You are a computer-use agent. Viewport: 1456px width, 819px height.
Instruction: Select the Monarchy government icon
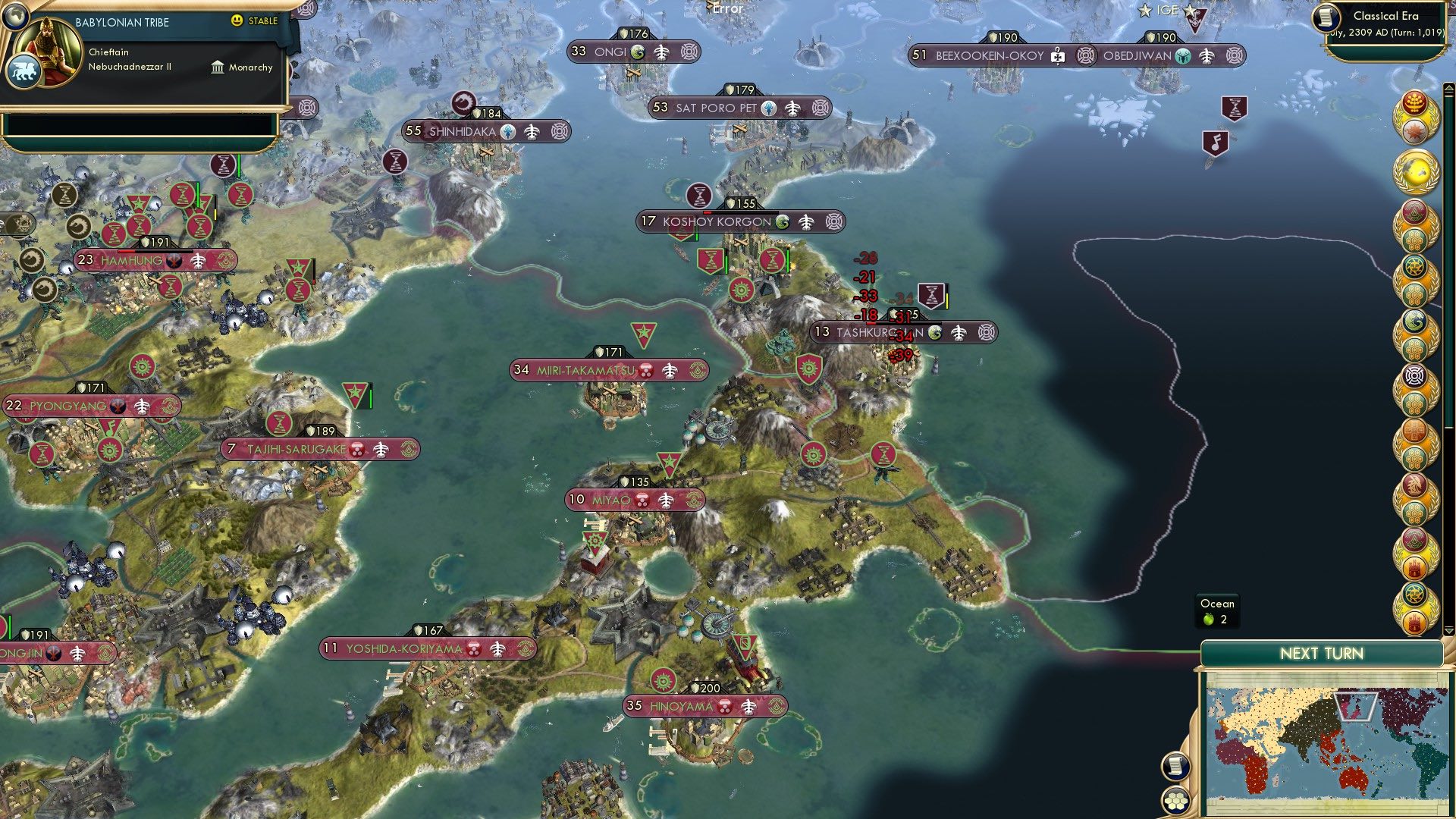tap(218, 67)
